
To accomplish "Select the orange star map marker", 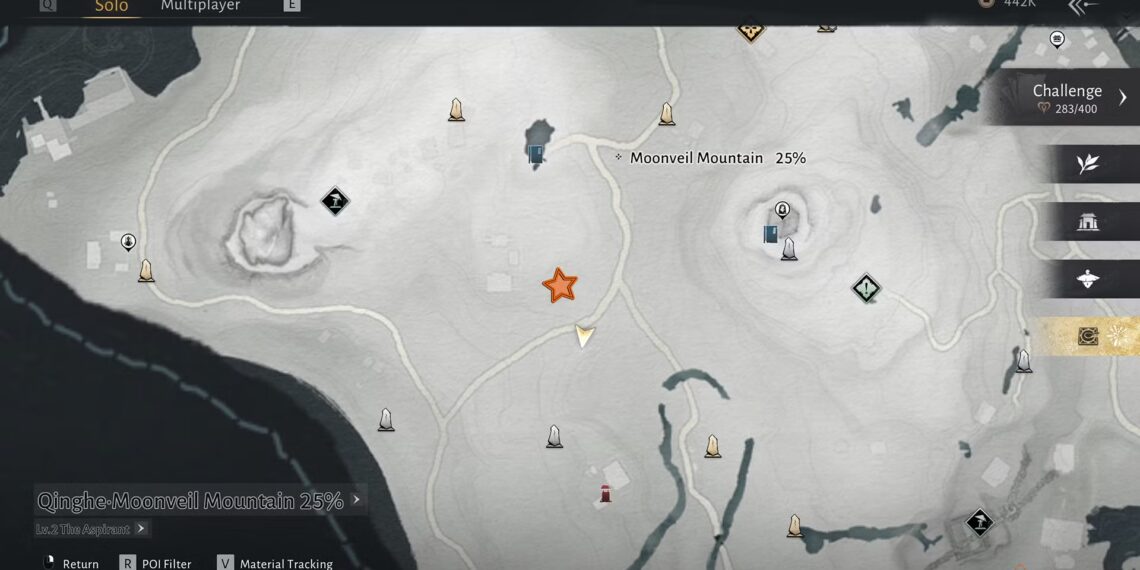I will pos(559,285).
